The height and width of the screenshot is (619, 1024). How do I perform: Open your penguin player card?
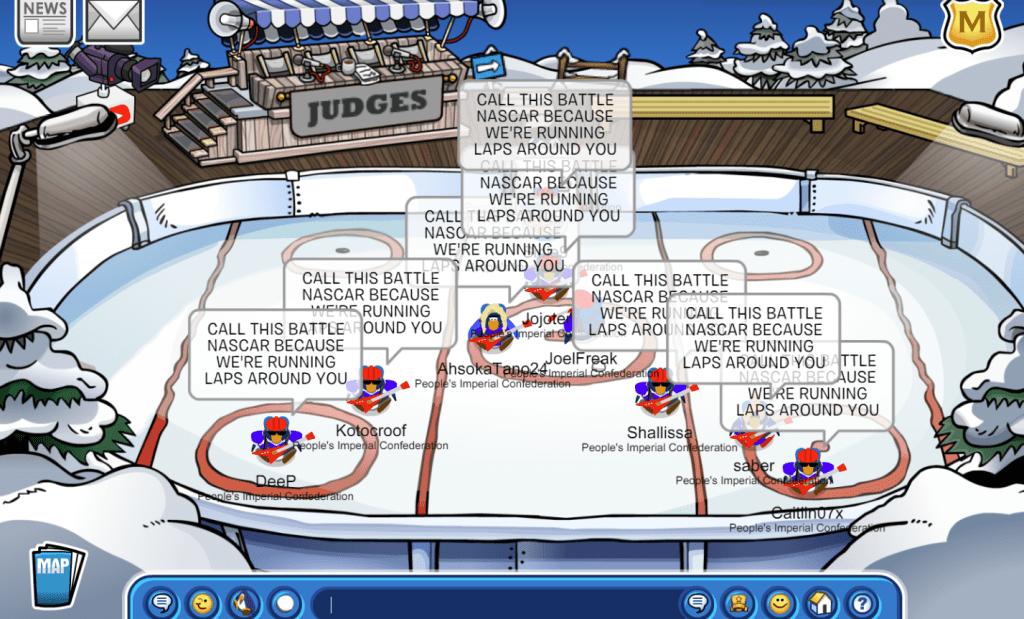coord(739,603)
